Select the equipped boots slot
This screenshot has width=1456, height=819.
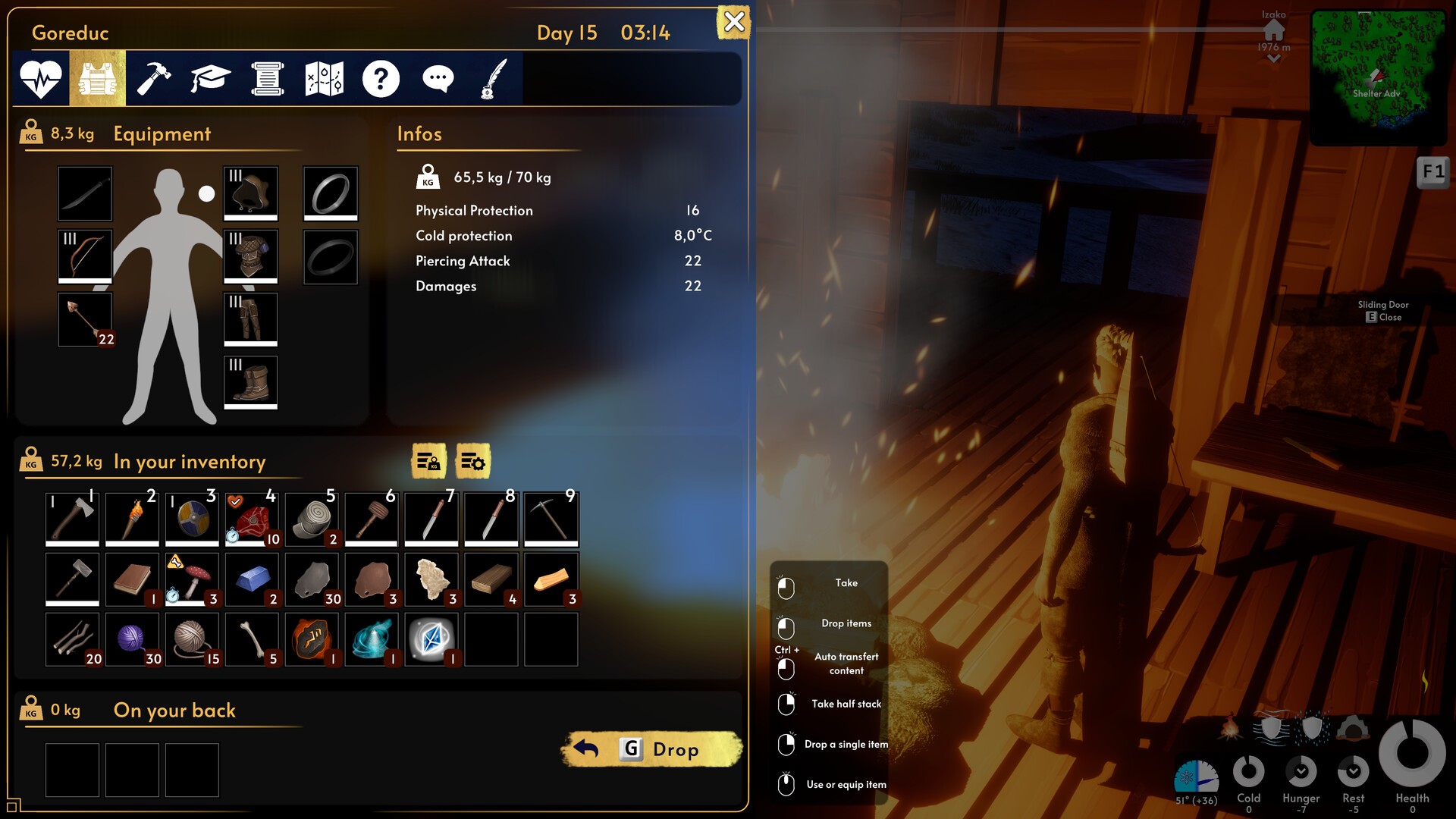pyautogui.click(x=251, y=382)
